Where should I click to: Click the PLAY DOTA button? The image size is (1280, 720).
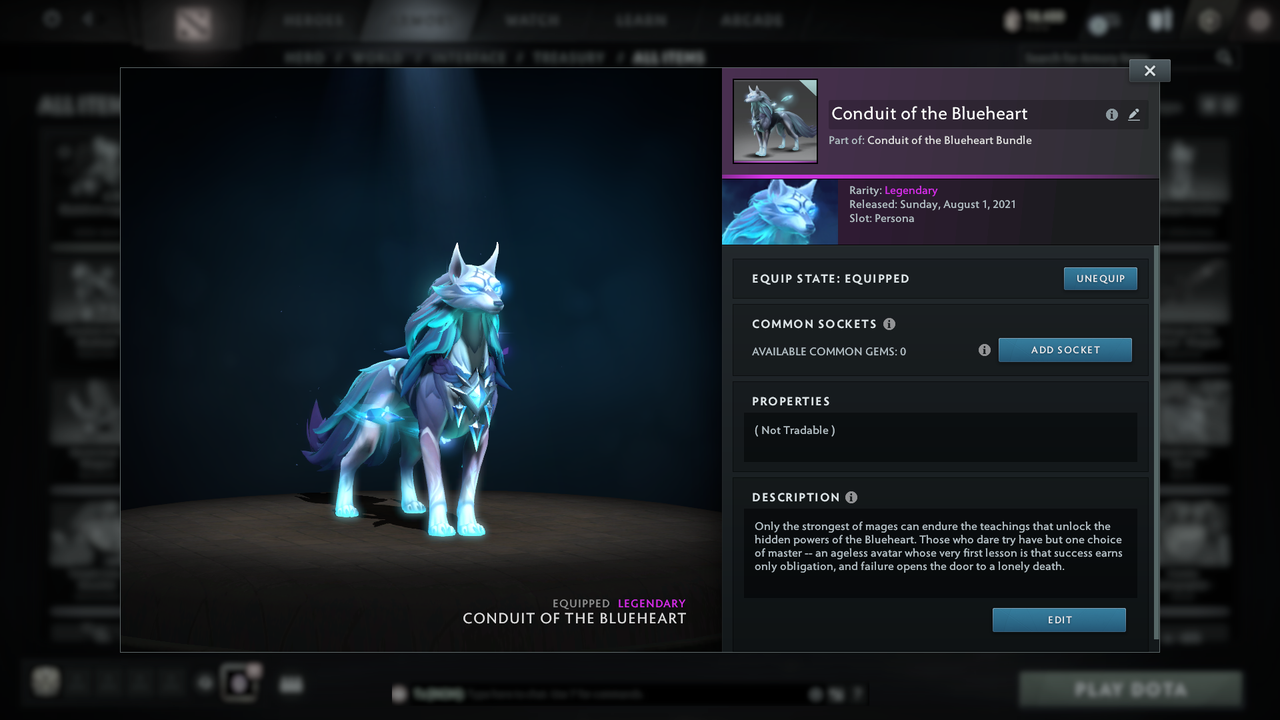pyautogui.click(x=1130, y=689)
